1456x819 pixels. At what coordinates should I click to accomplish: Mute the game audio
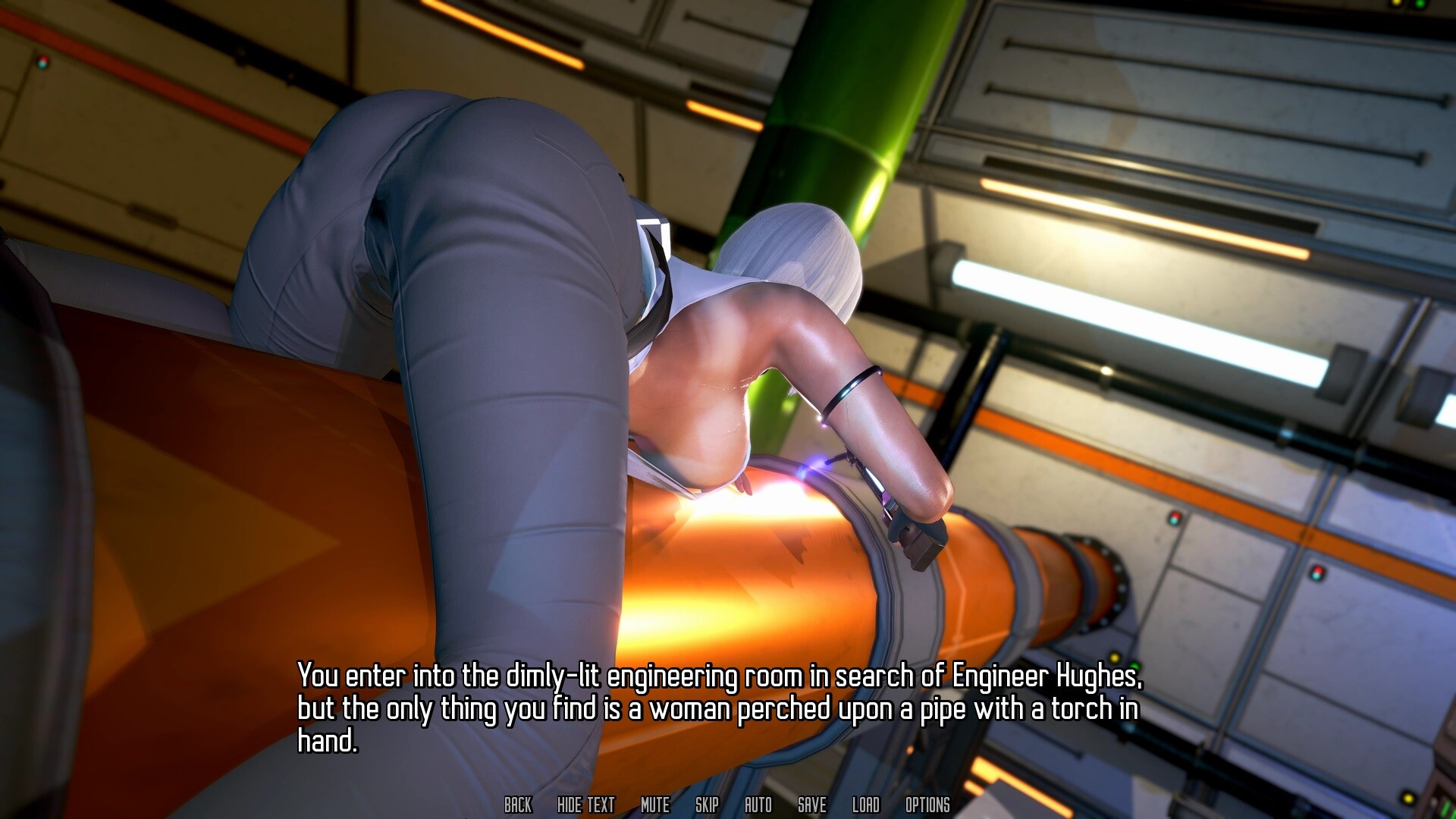point(655,806)
